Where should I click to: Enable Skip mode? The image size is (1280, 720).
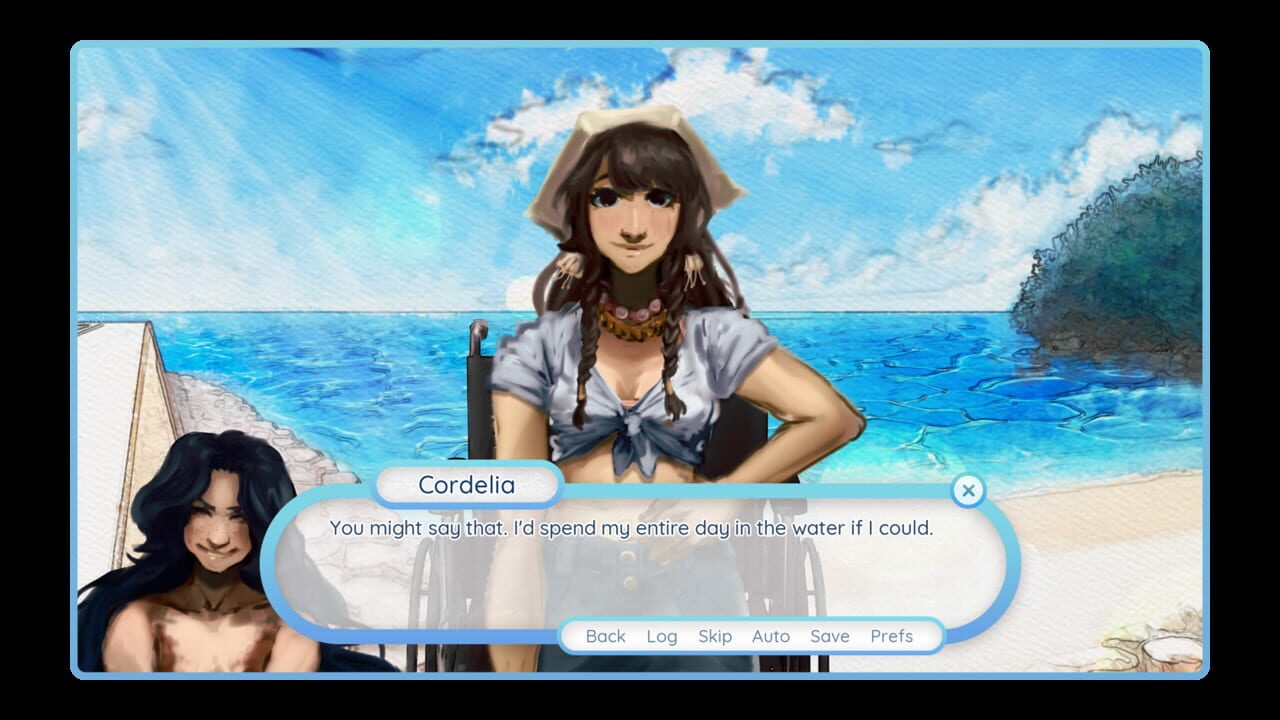[715, 636]
